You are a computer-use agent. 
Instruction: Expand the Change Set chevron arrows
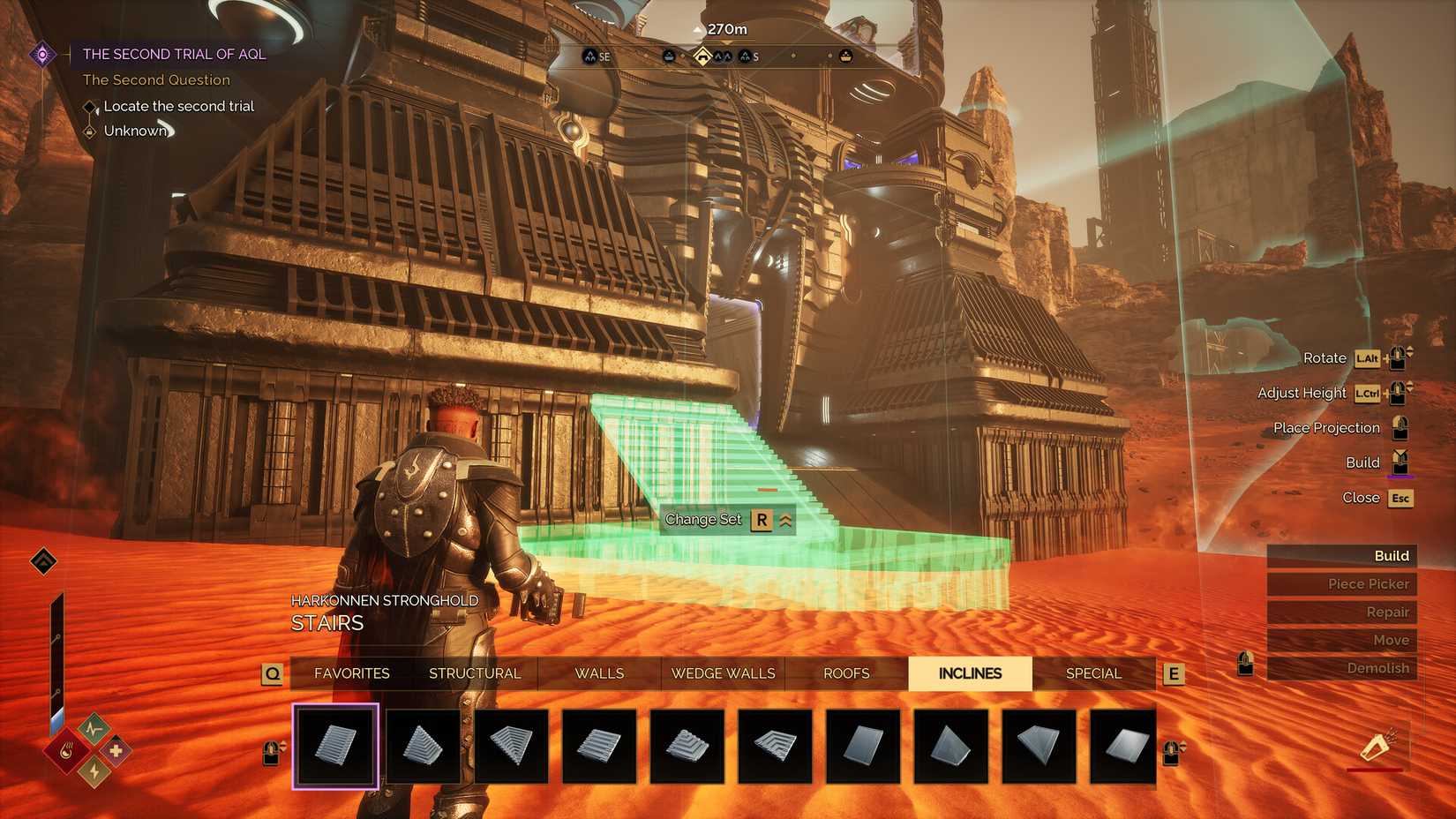784,520
